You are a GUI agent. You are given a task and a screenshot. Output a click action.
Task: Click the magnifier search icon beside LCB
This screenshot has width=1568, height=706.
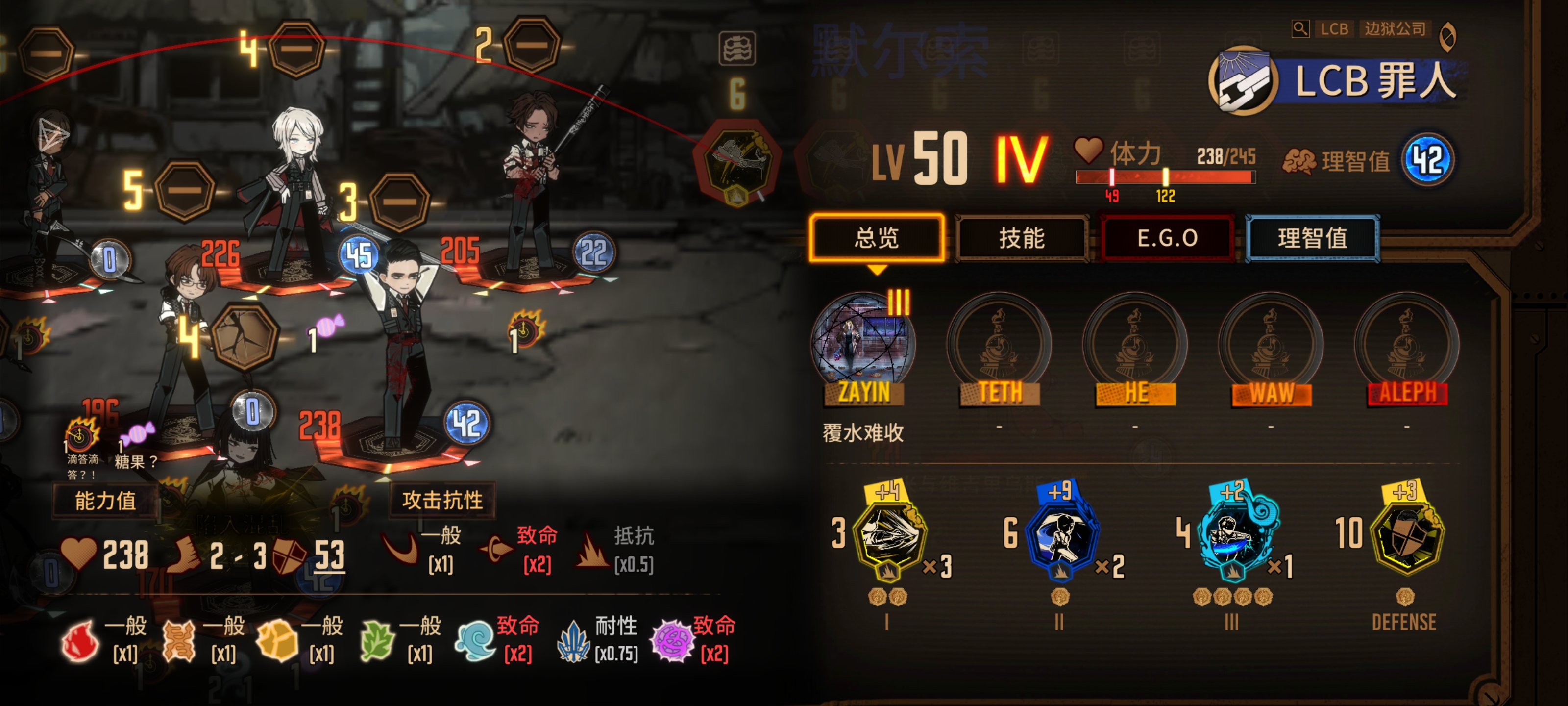click(x=1299, y=28)
